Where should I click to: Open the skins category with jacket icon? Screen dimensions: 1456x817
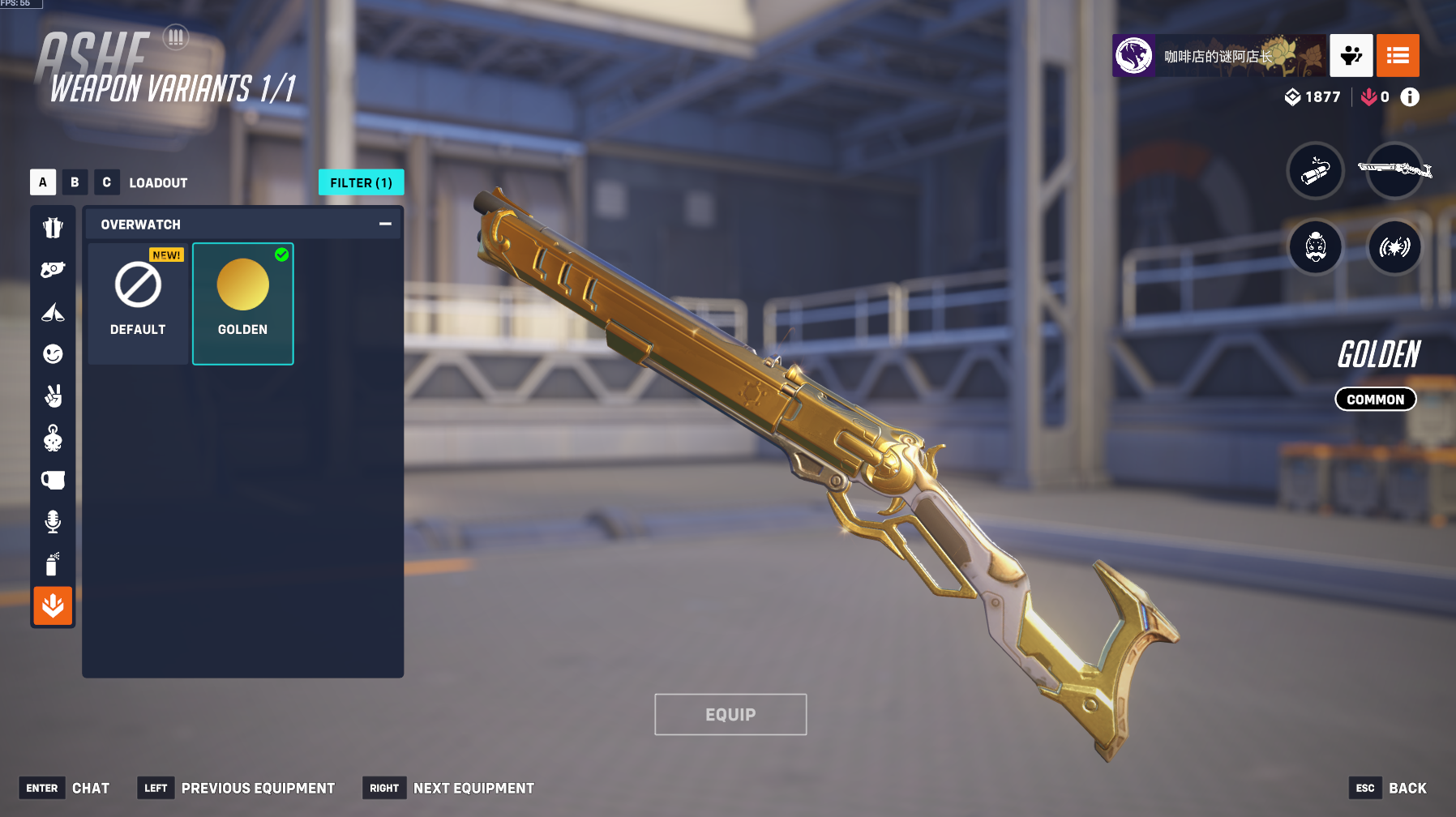click(53, 228)
